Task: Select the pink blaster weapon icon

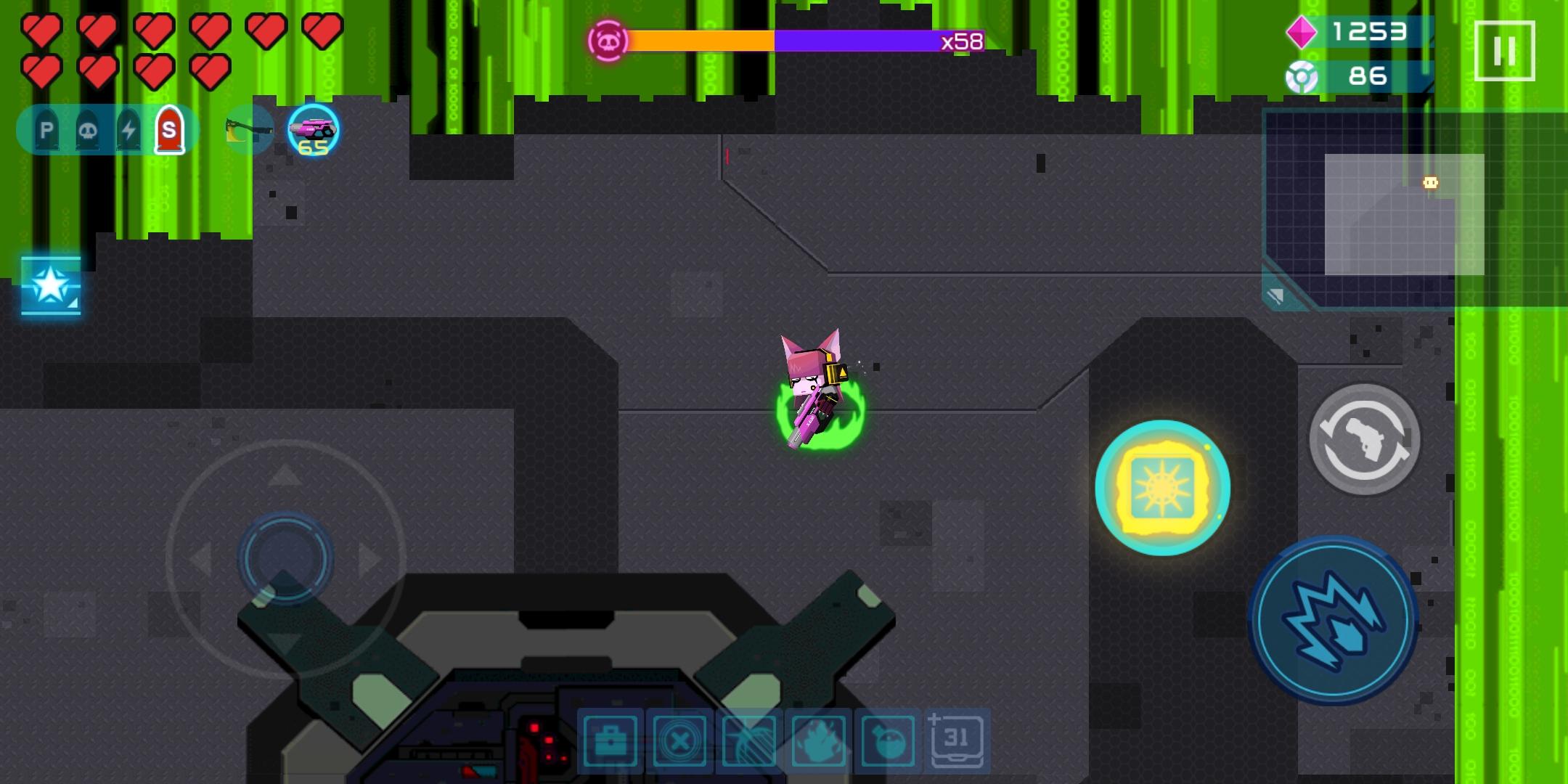Action: [312, 129]
